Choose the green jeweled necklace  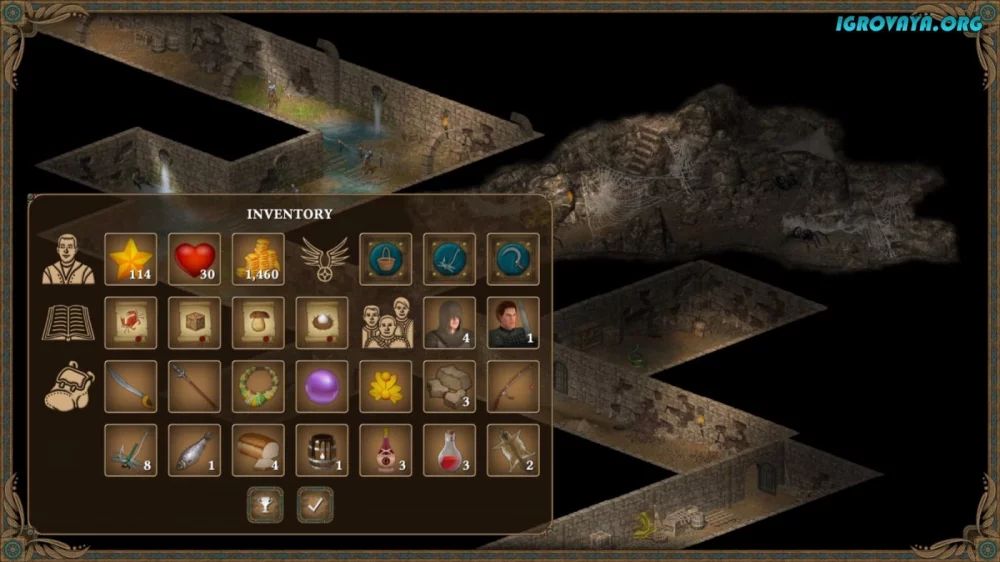[258, 386]
